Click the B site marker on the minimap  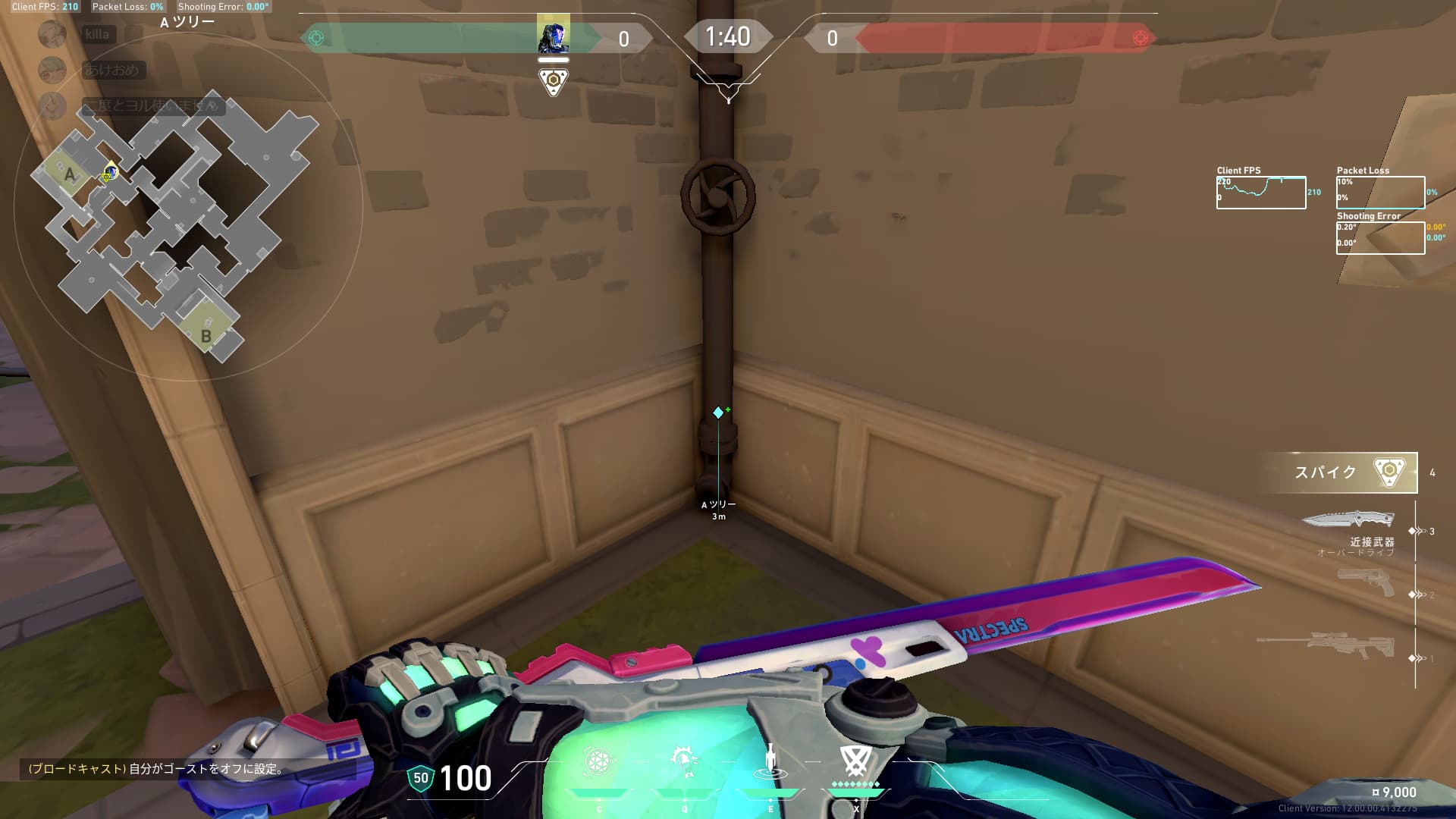tap(206, 335)
